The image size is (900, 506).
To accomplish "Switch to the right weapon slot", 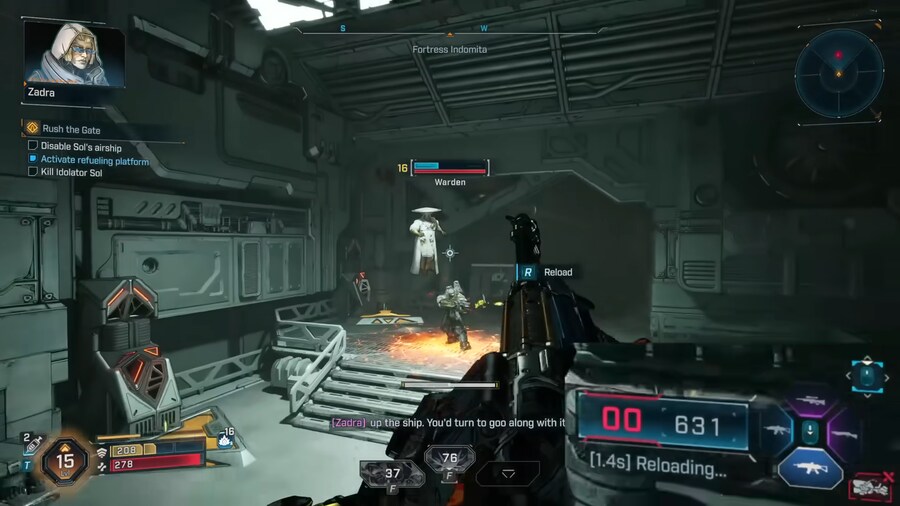I will (845, 435).
